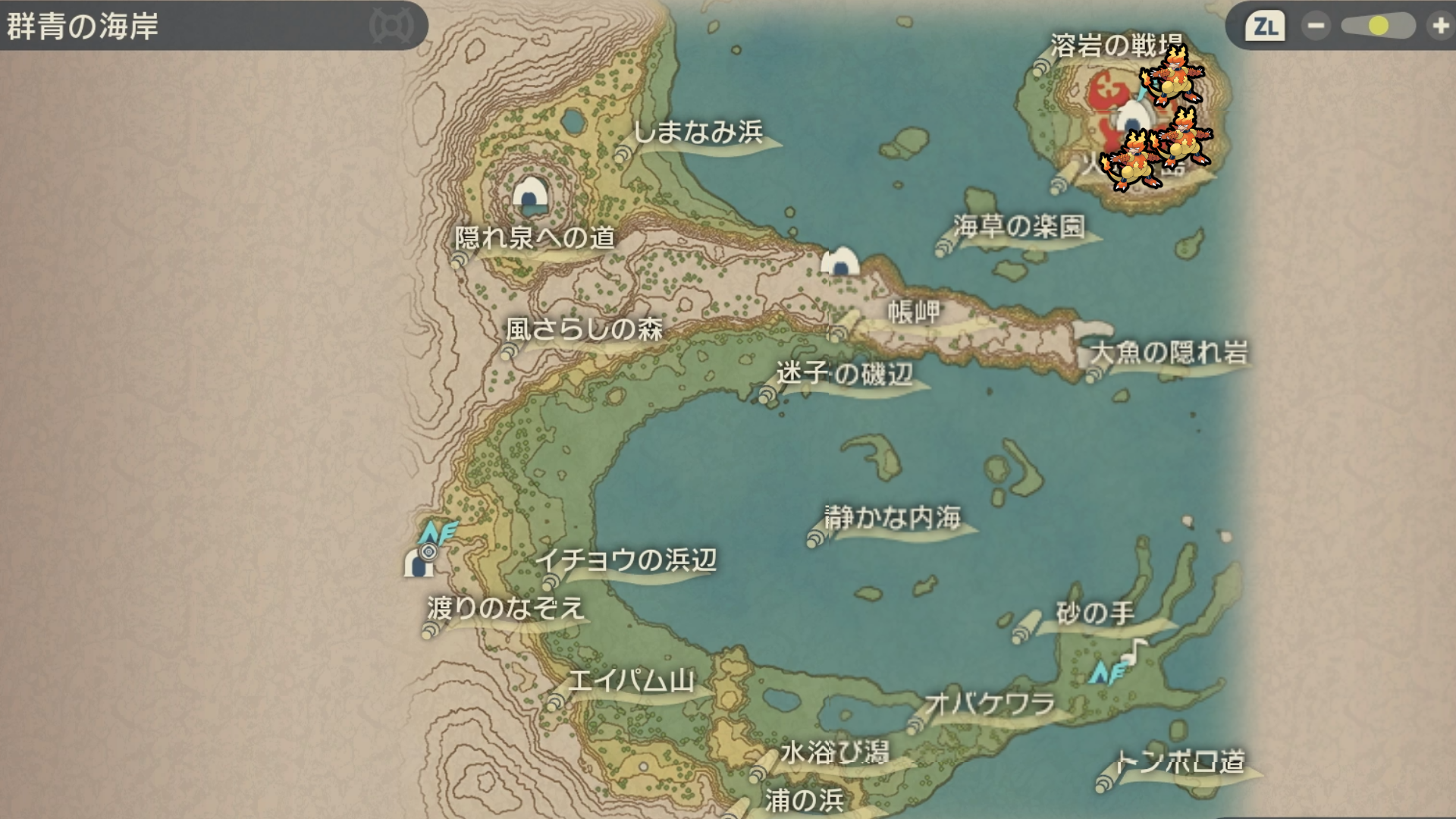
Task: Zoom out with the minus button
Action: pos(1316,27)
